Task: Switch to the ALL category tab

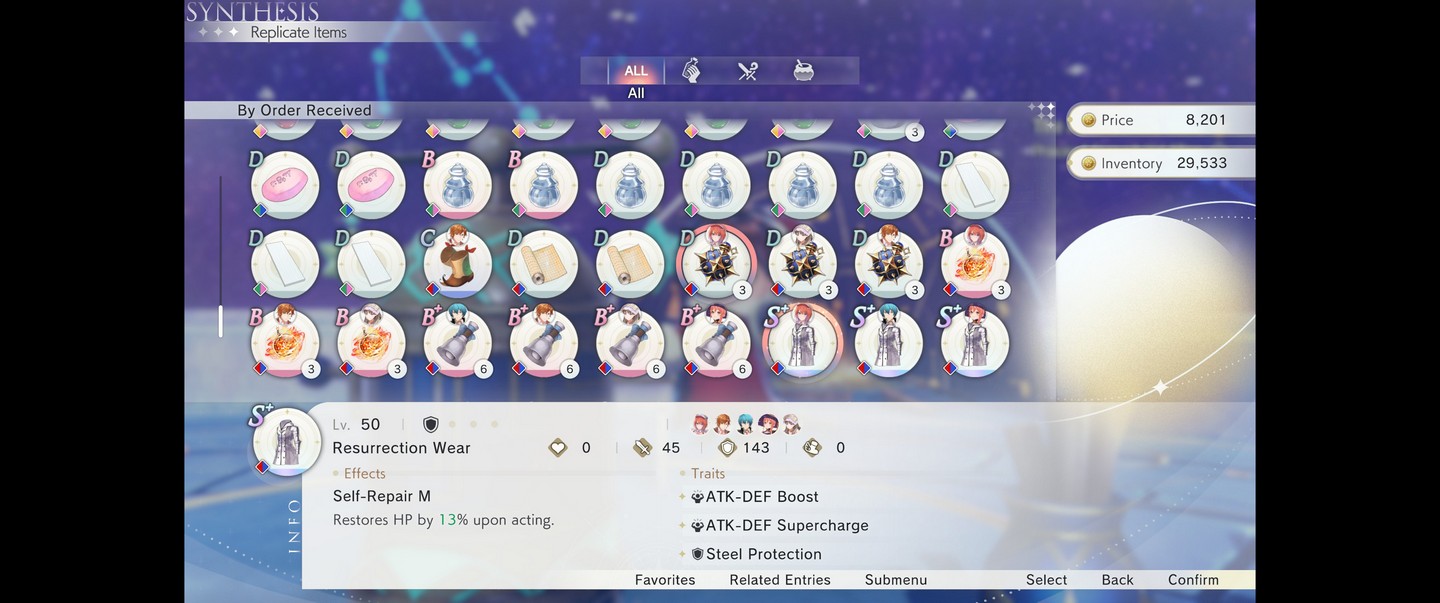Action: (636, 71)
